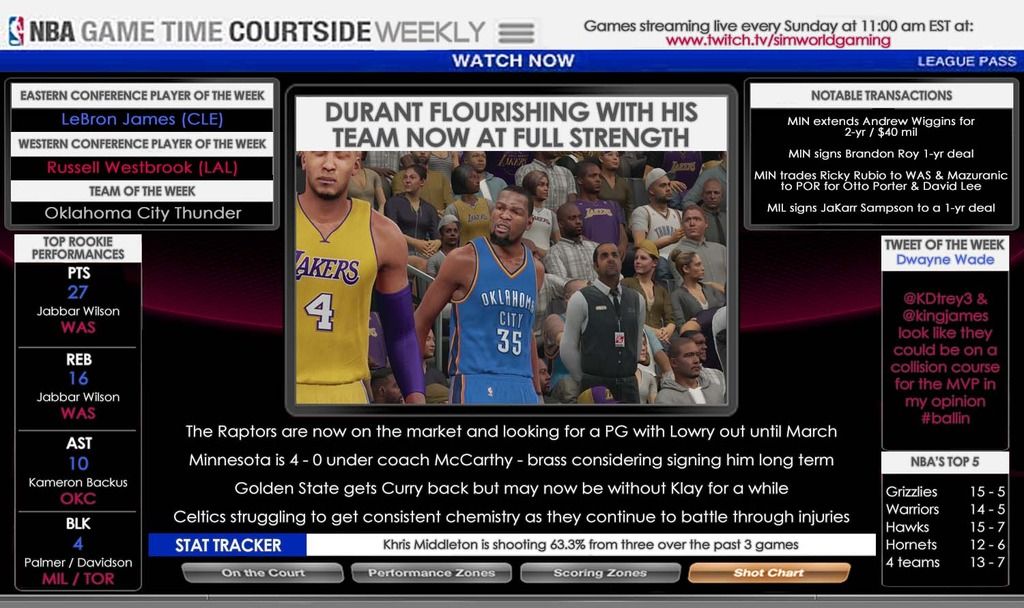Open the Durant feature story image

tap(511, 277)
